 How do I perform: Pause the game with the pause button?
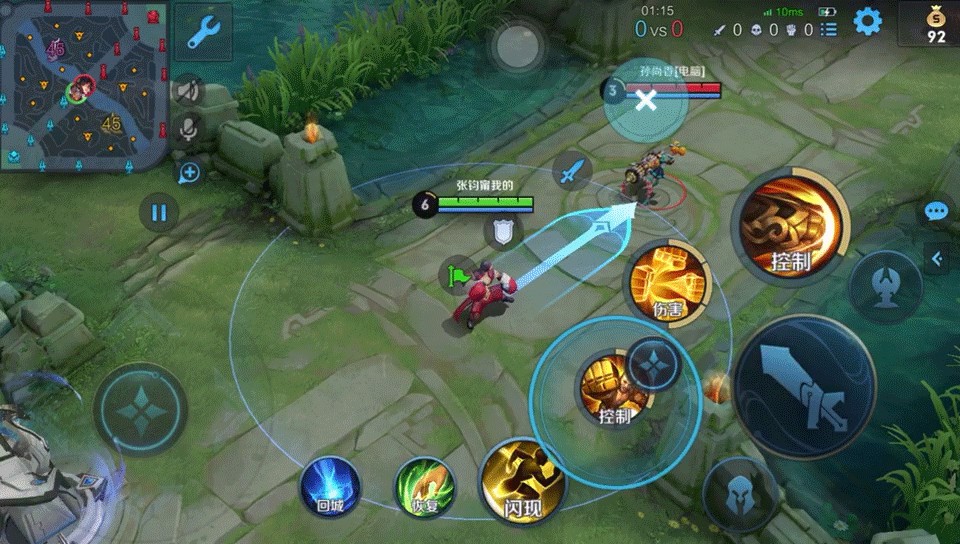click(x=158, y=212)
